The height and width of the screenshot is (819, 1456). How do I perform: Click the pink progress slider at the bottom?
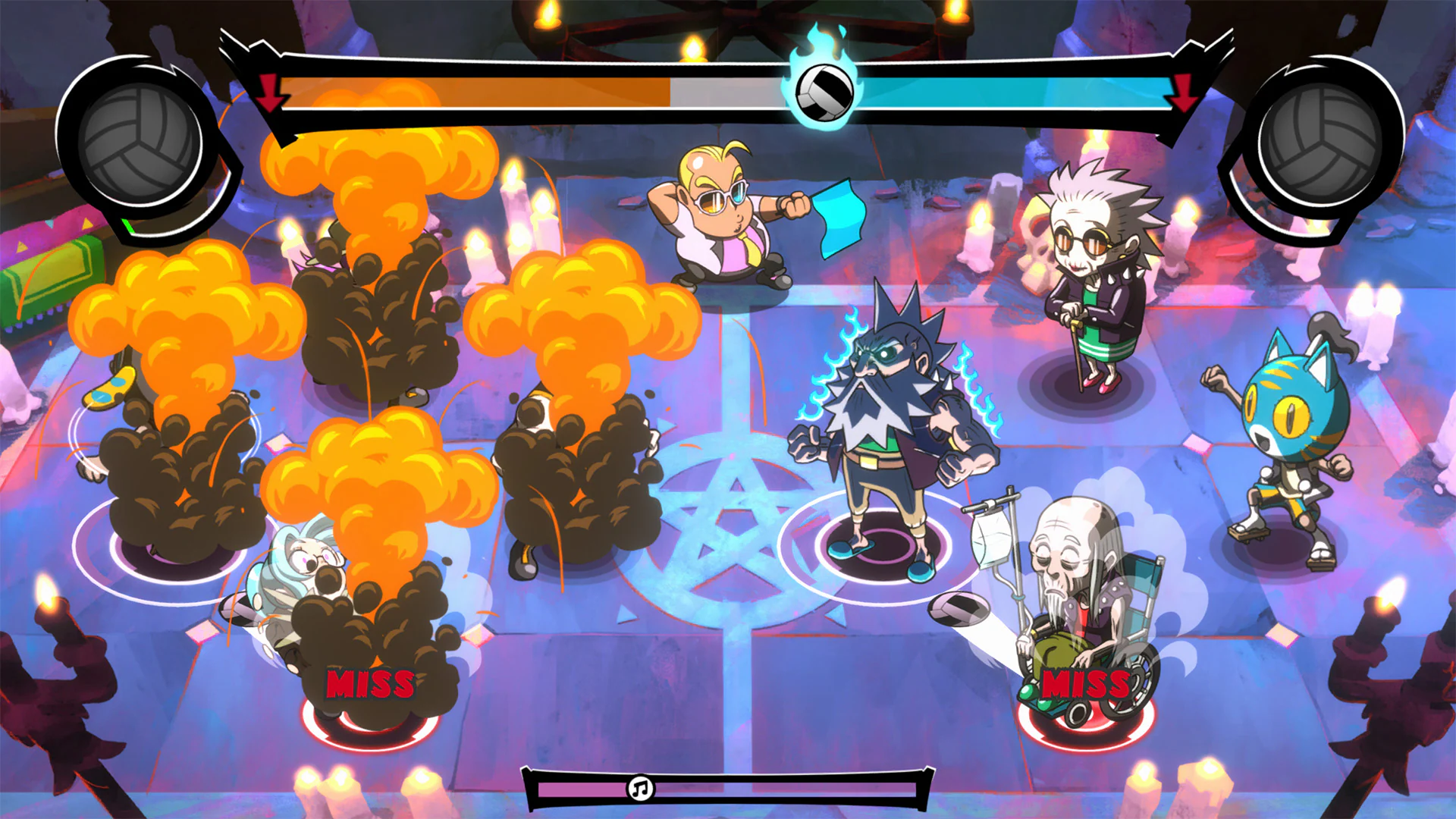tap(584, 790)
